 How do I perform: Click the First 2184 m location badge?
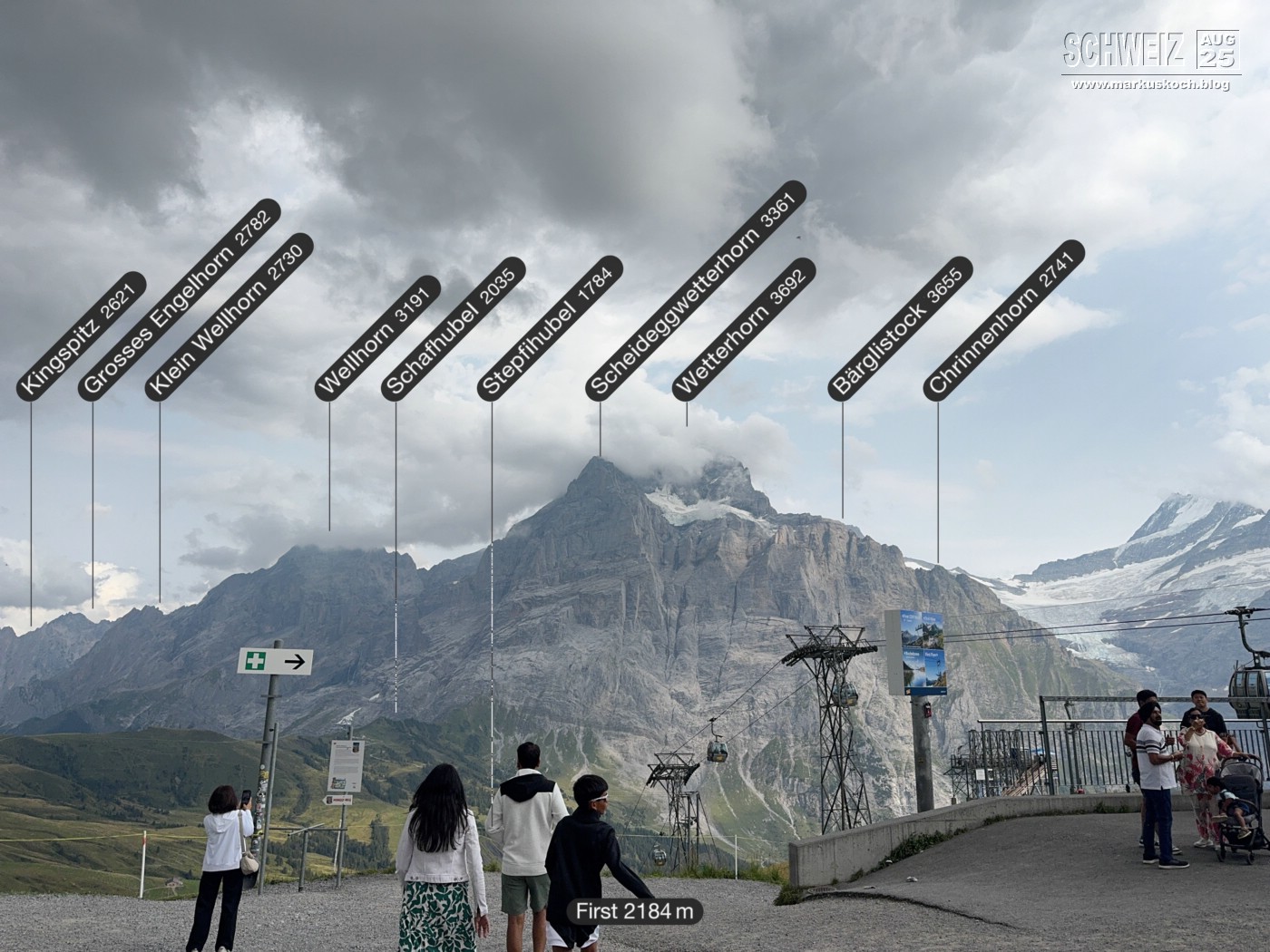pos(634,911)
